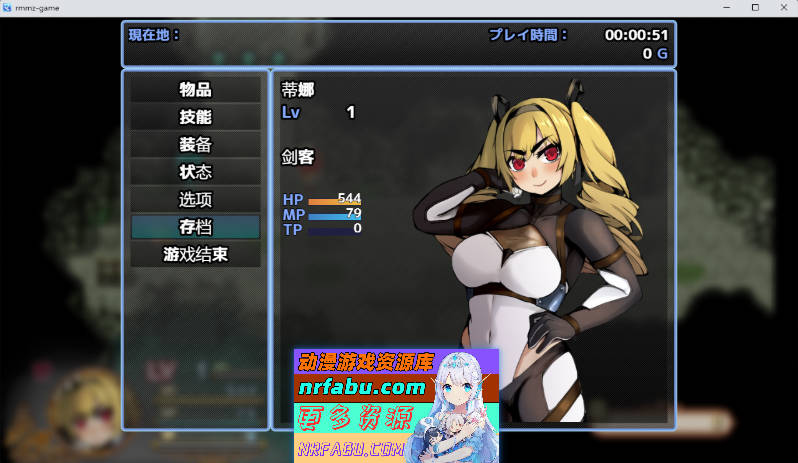Viewport: 798px width, 463px height.
Task: Click the nrfabu.com advertisement banner
Action: click(395, 404)
